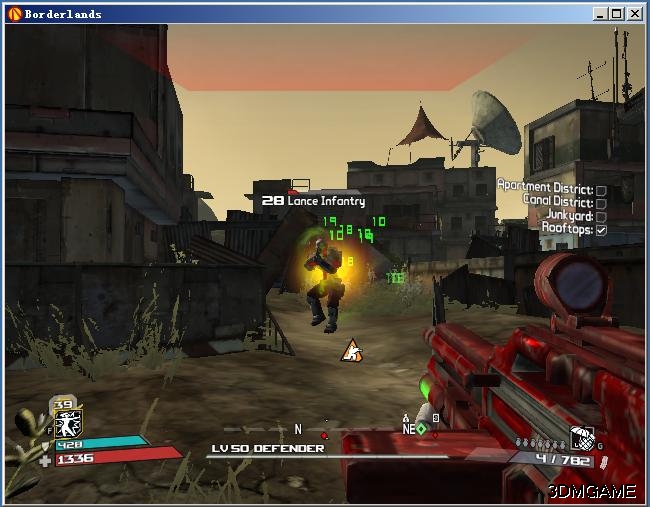The width and height of the screenshot is (650, 507).
Task: Select the grenade icon beside the ammo count
Action: pos(582,436)
